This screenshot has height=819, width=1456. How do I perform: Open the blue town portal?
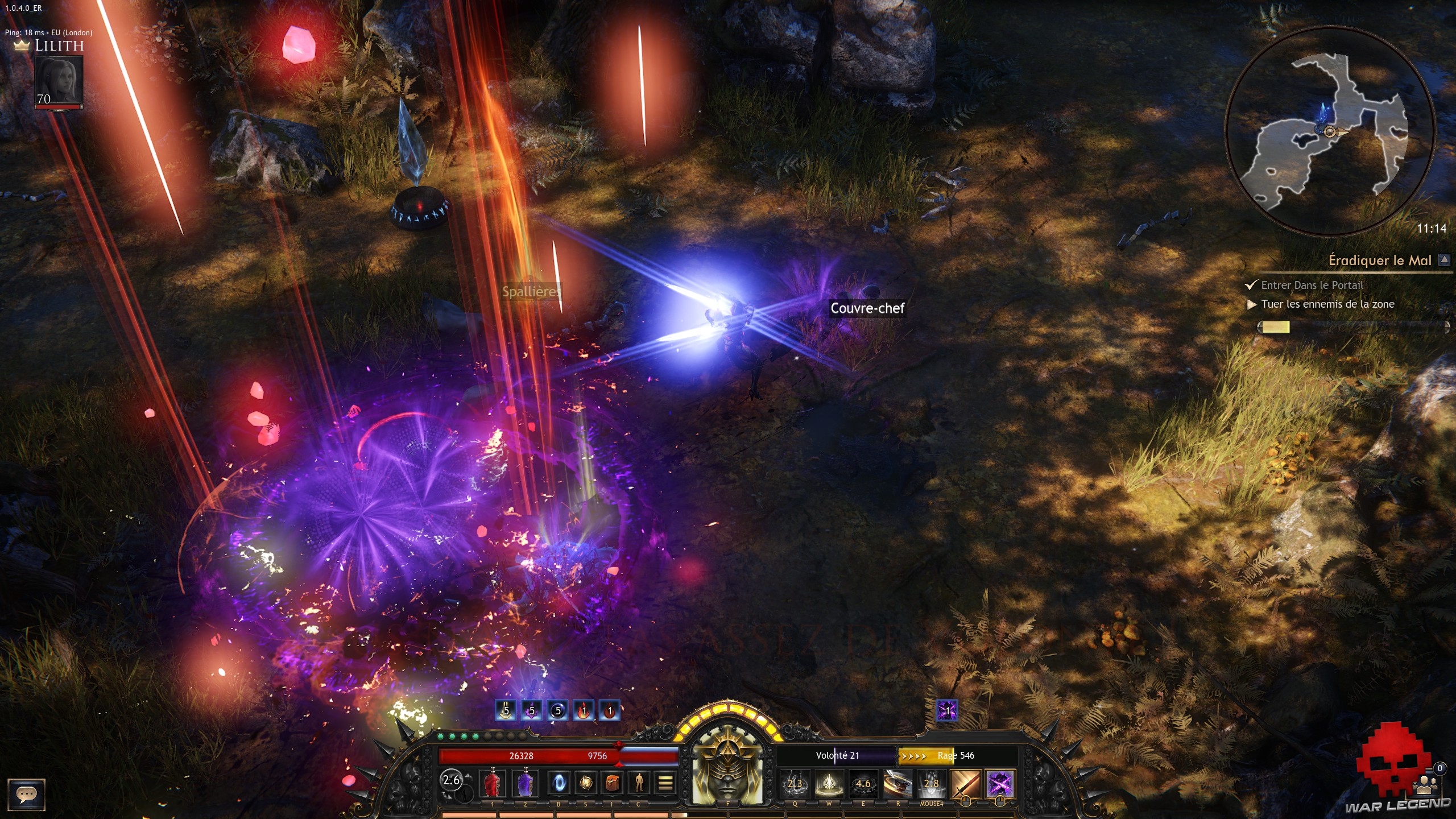pyautogui.click(x=559, y=784)
